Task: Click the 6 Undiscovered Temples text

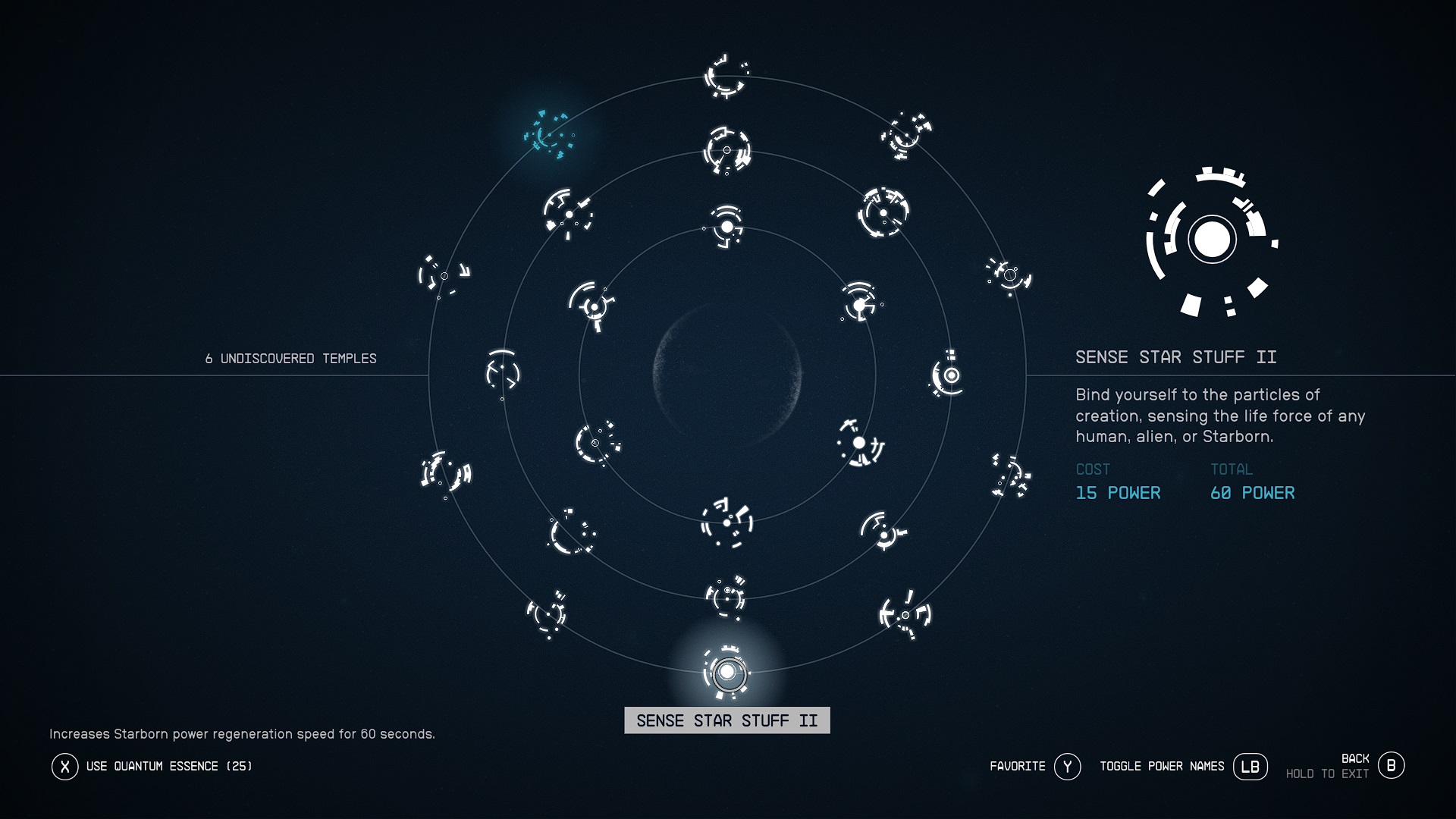Action: coord(290,359)
